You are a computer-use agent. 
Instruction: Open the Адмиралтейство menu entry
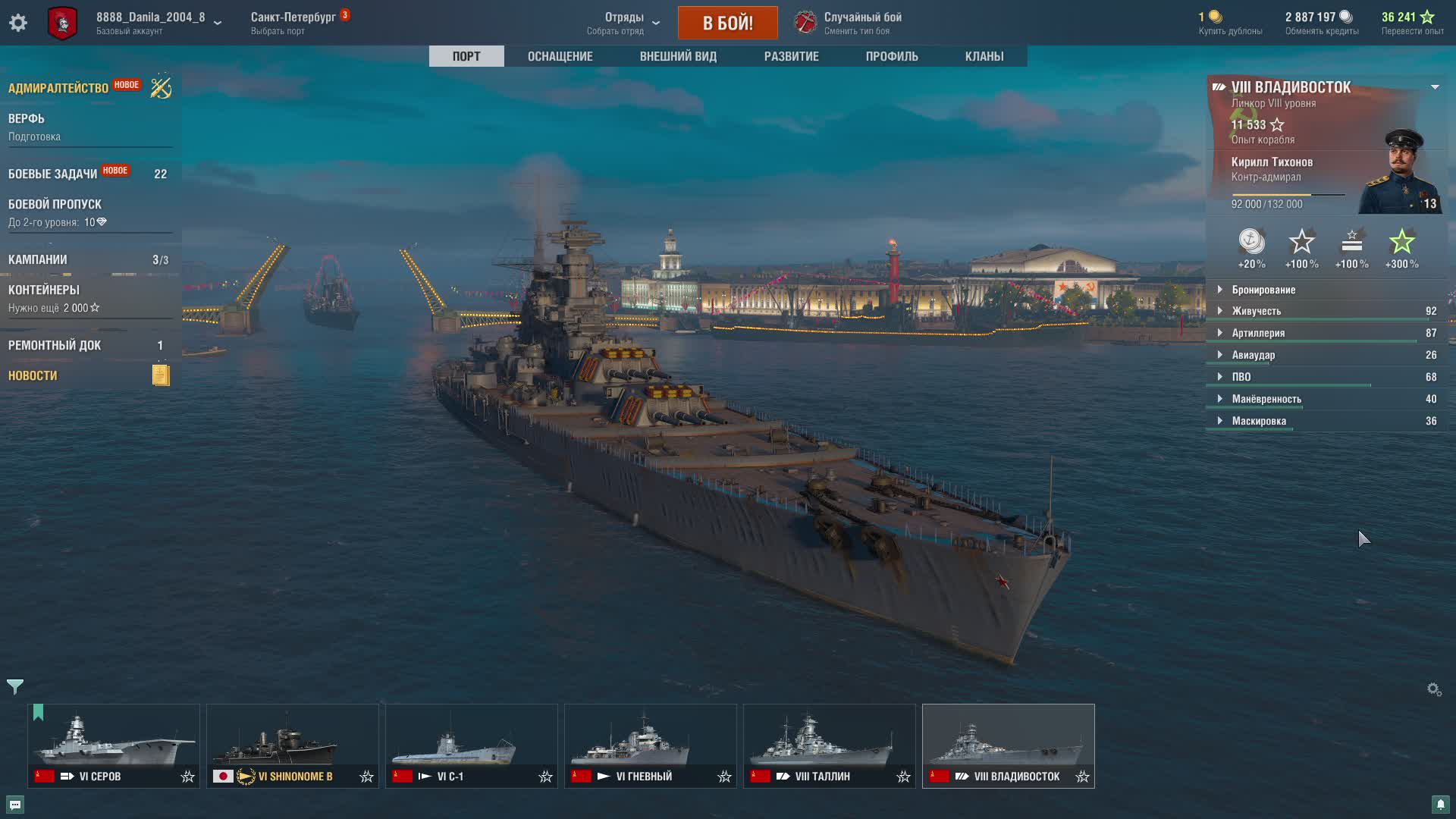(58, 88)
